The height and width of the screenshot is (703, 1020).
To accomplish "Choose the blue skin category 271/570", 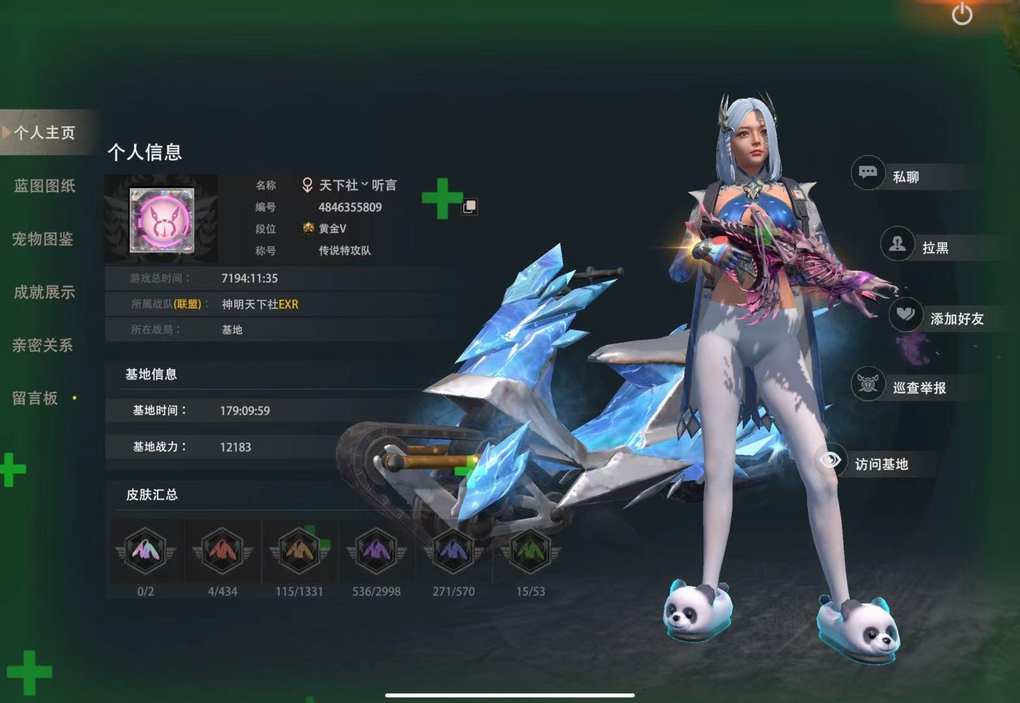I will pyautogui.click(x=453, y=551).
